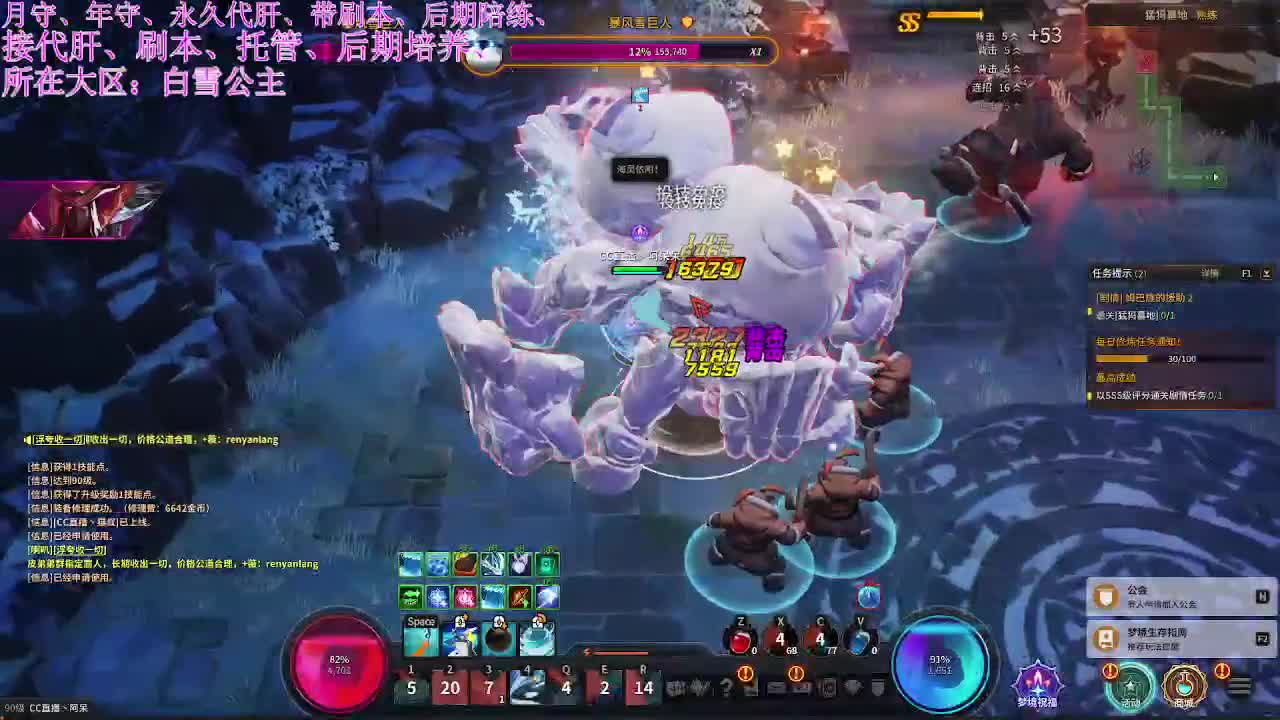Open the 梦境生存指南 F2 guide entry

[x=1158, y=636]
